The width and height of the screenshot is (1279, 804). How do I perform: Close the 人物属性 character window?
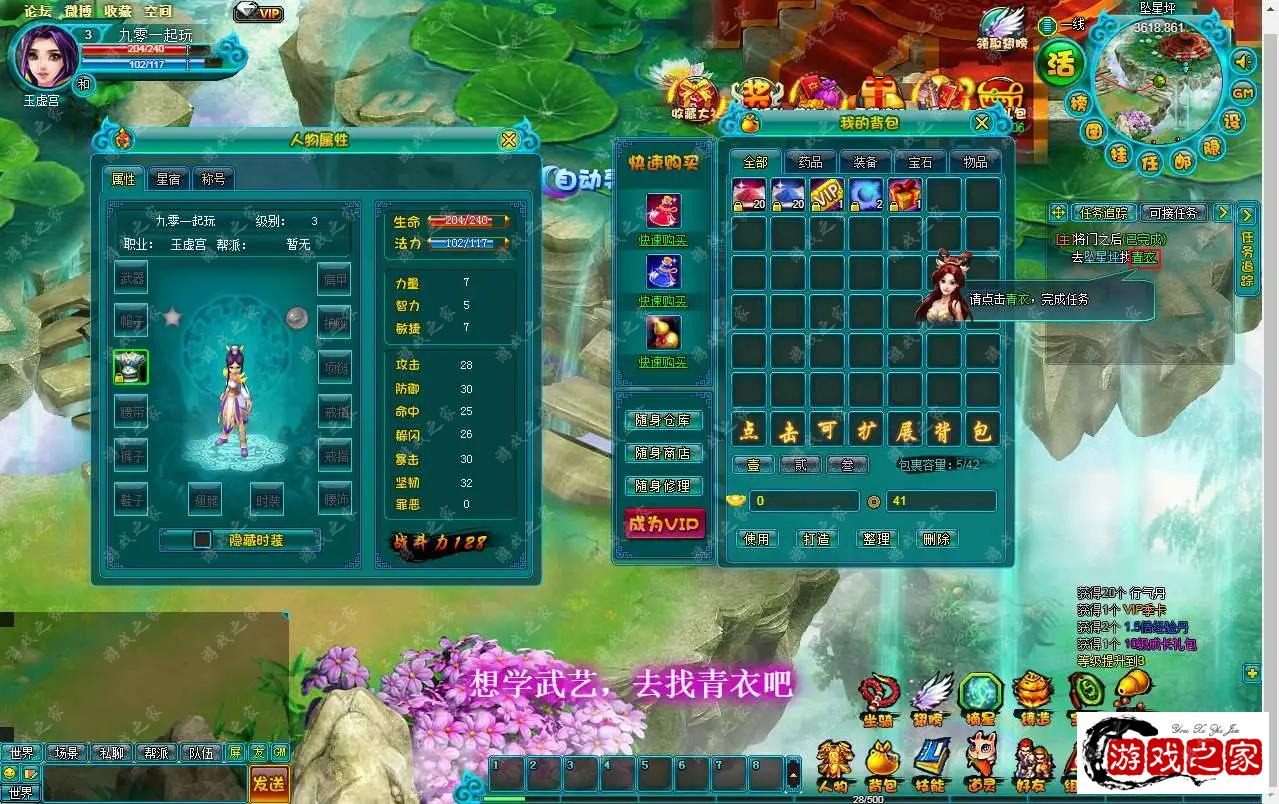click(x=509, y=140)
